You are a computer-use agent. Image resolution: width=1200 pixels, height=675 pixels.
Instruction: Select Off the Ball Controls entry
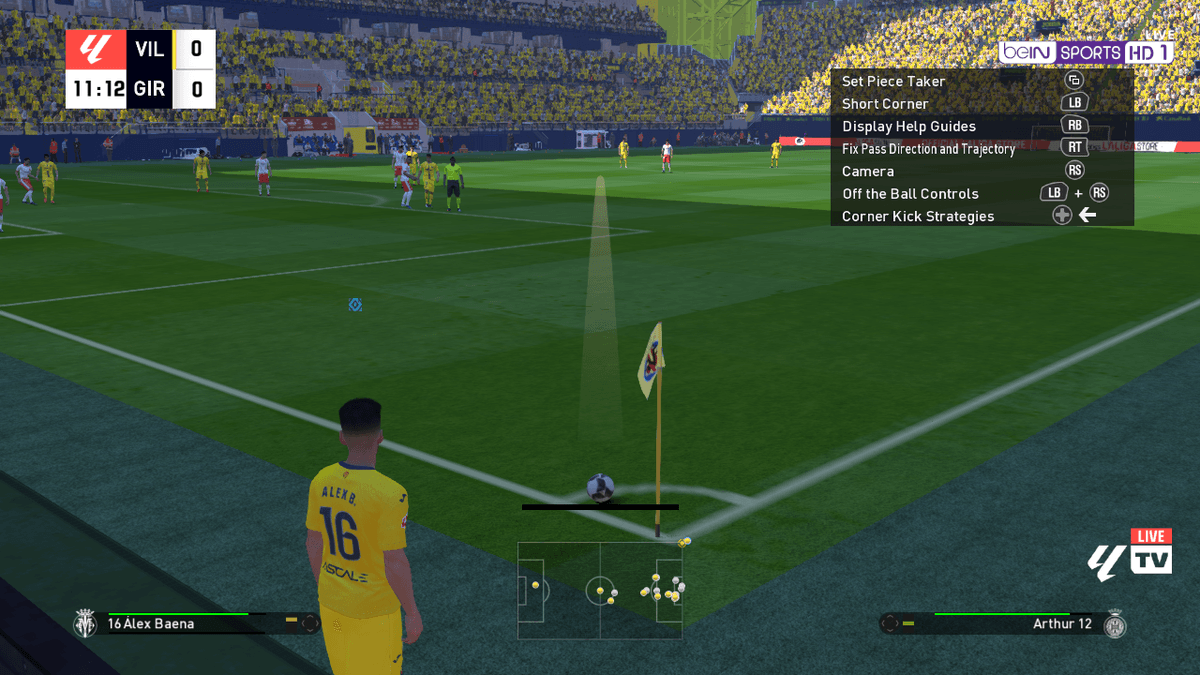click(910, 194)
